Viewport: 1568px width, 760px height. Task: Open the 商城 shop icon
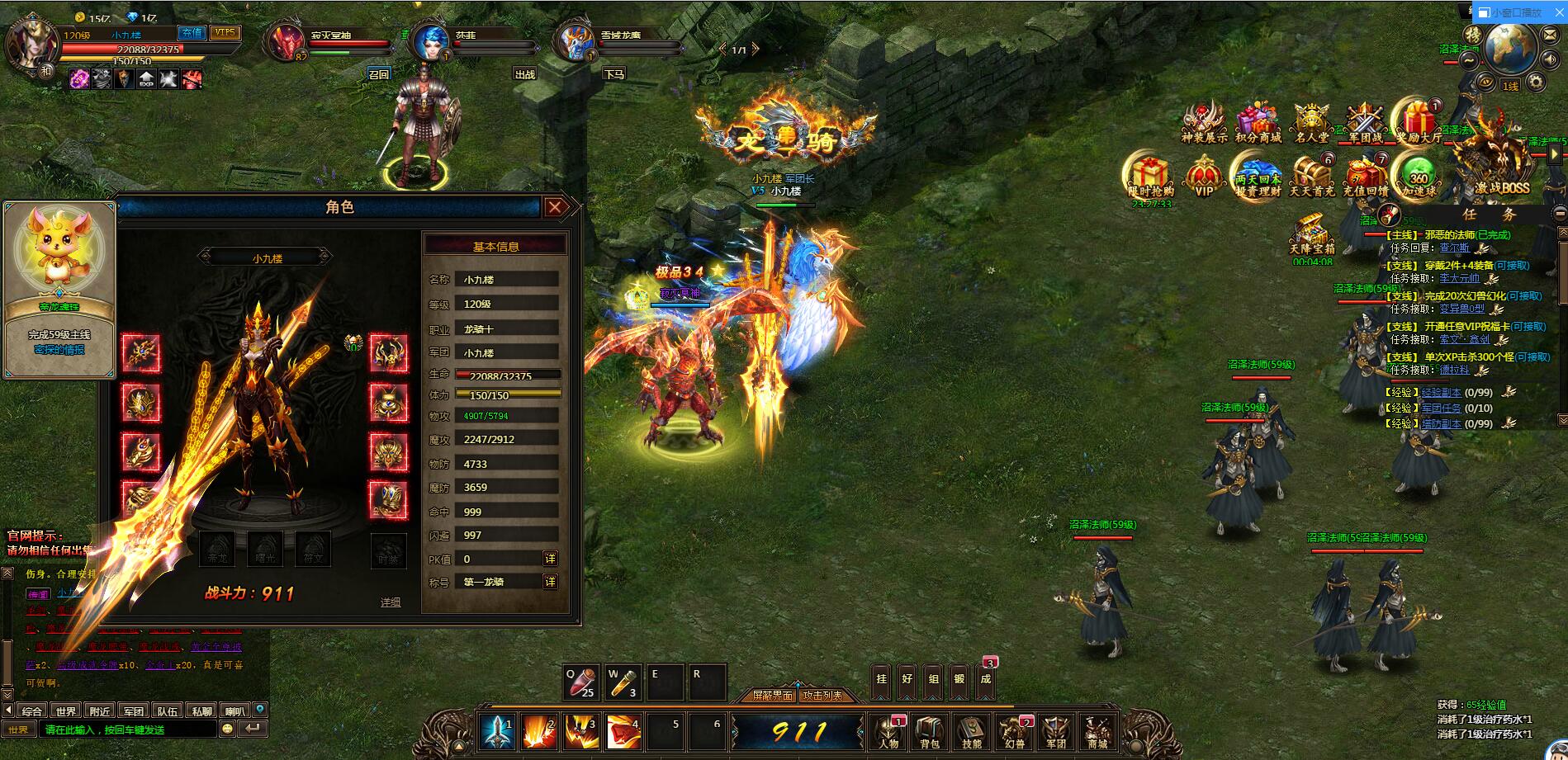(x=1097, y=731)
